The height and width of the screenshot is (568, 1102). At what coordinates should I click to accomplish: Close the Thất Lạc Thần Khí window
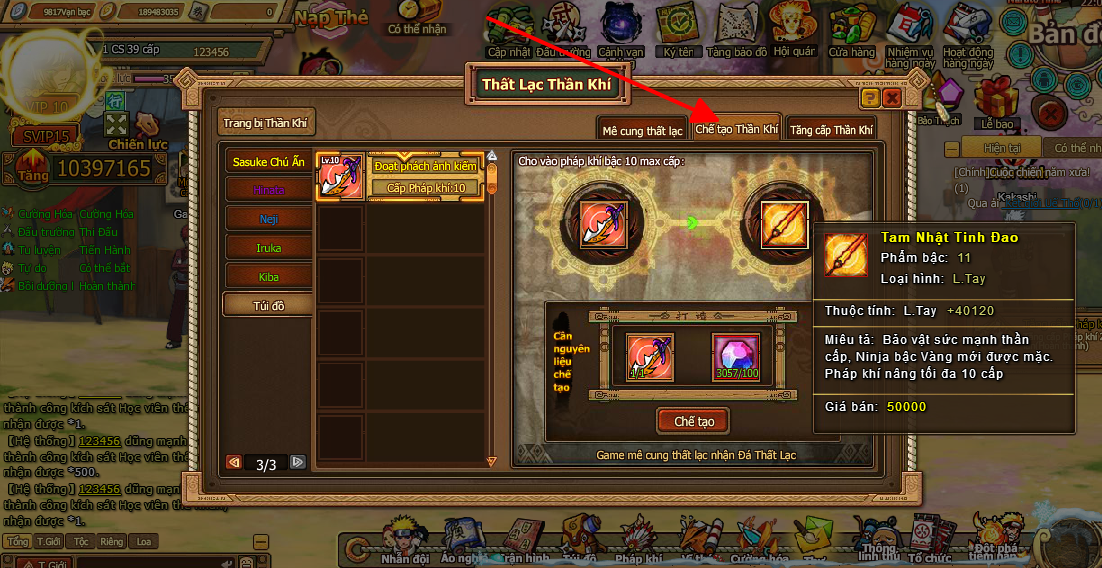pyautogui.click(x=892, y=97)
